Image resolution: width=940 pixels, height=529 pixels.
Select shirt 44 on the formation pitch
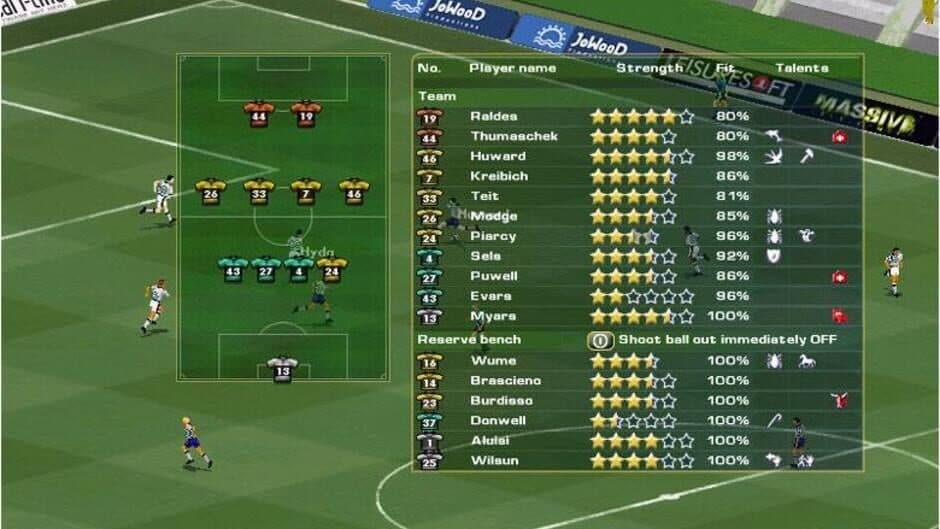click(259, 114)
